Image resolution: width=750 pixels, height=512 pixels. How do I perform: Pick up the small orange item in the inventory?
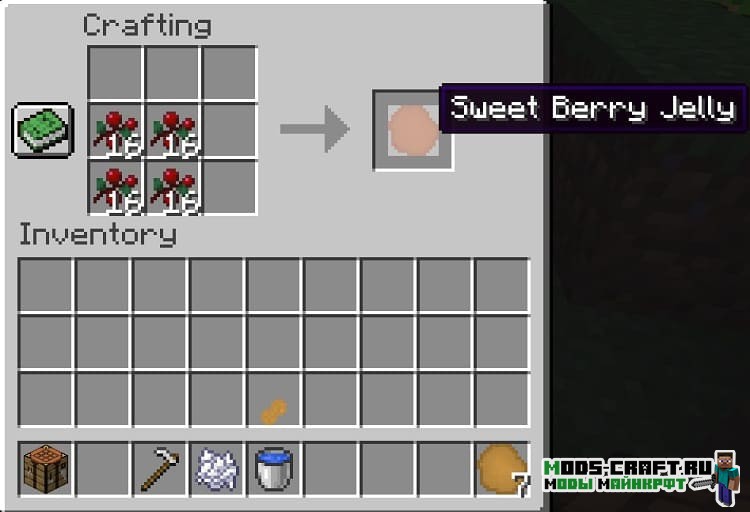point(274,410)
